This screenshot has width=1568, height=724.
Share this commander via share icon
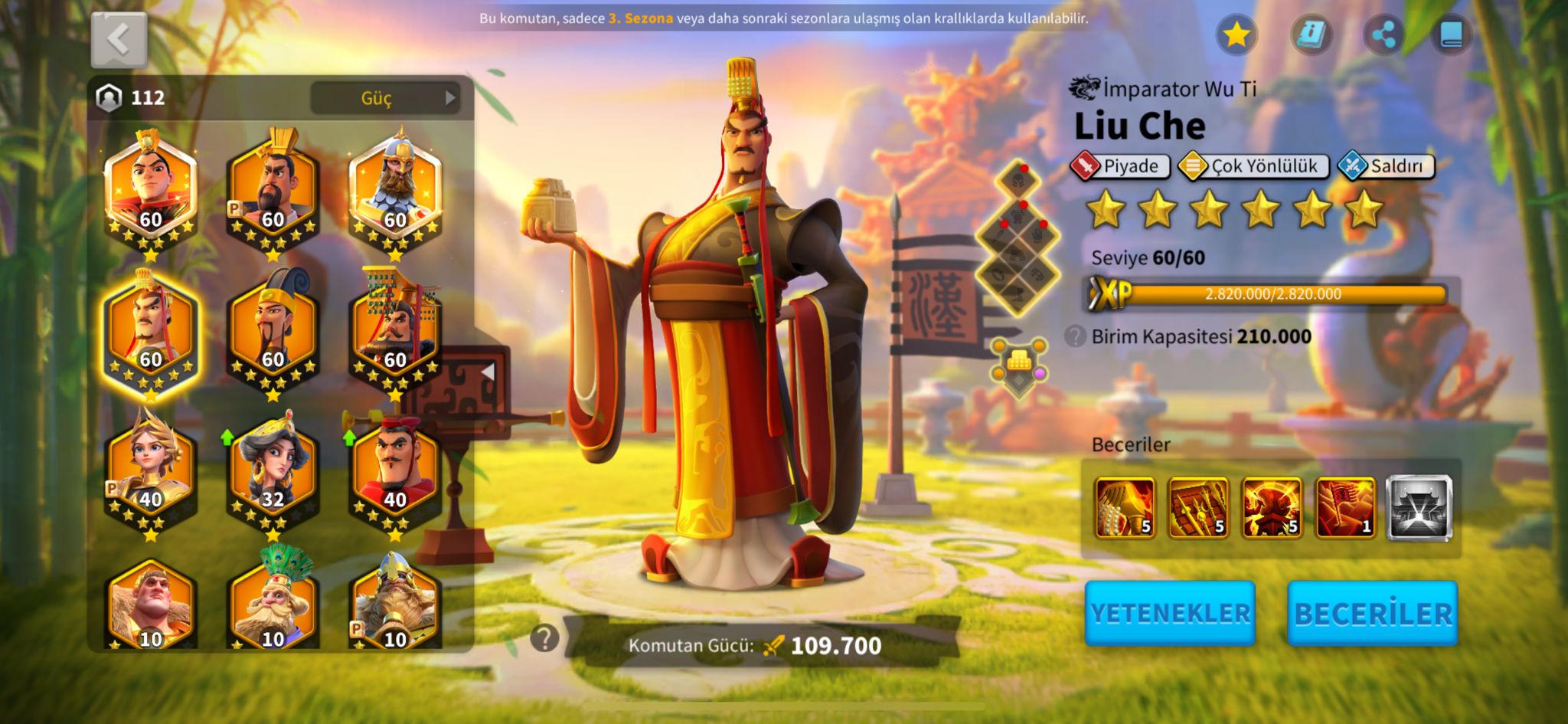[x=1383, y=34]
